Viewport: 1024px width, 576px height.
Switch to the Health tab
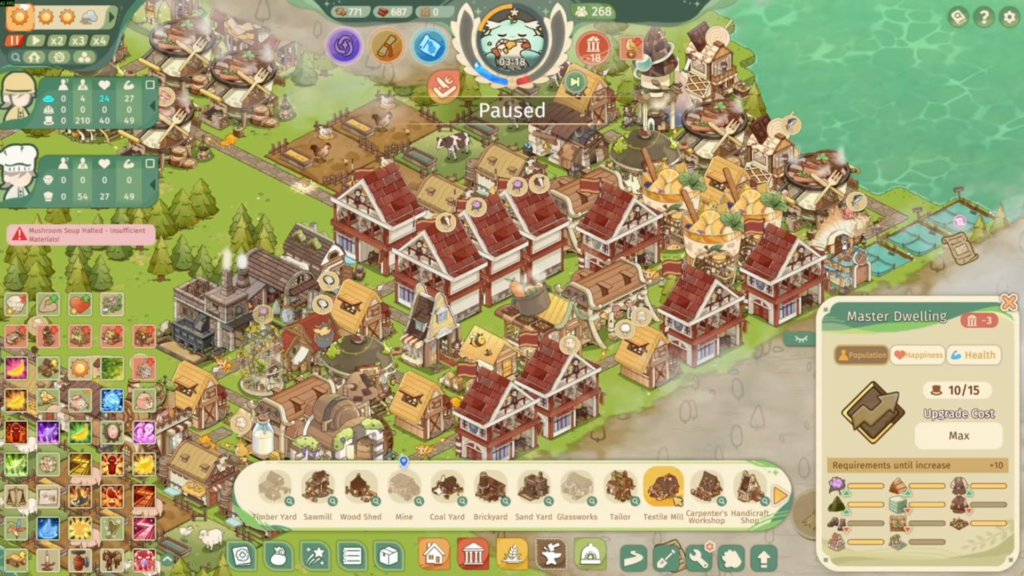(x=973, y=355)
